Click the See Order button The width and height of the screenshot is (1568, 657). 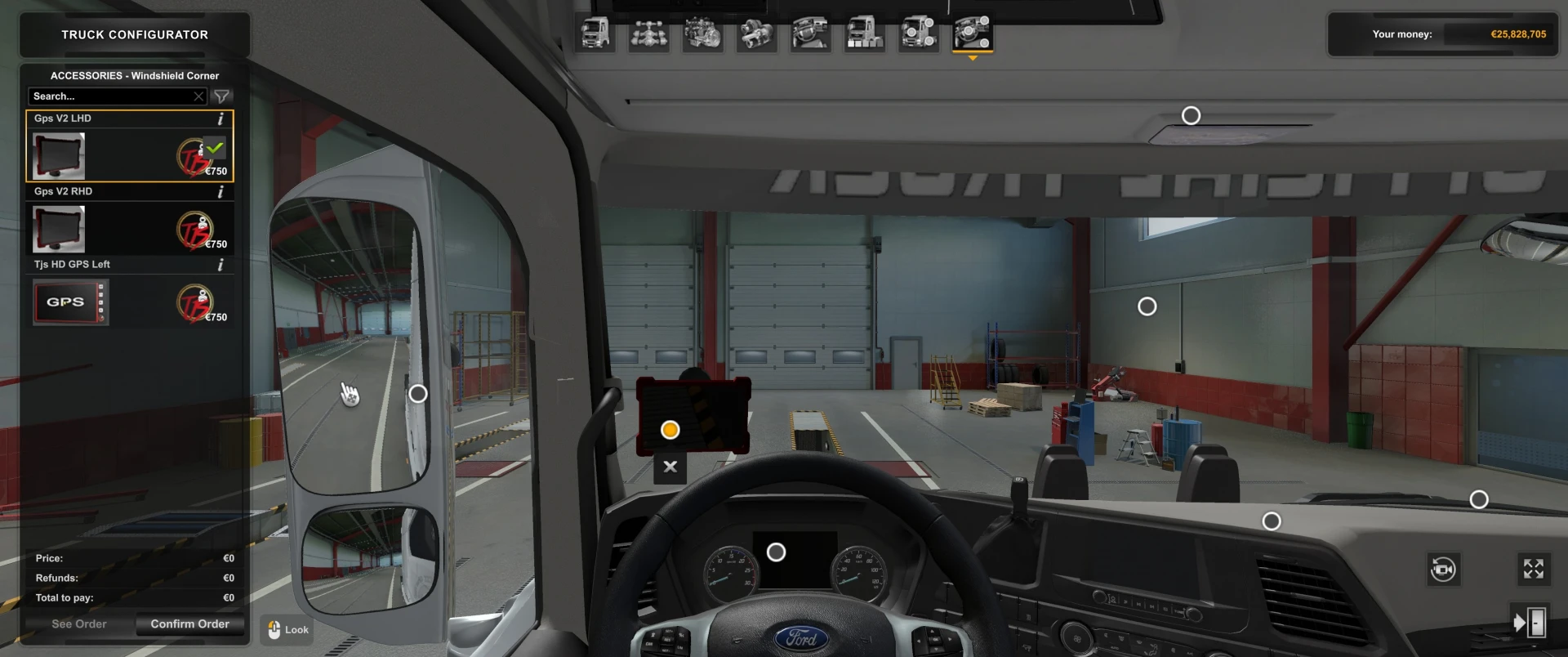coord(78,623)
